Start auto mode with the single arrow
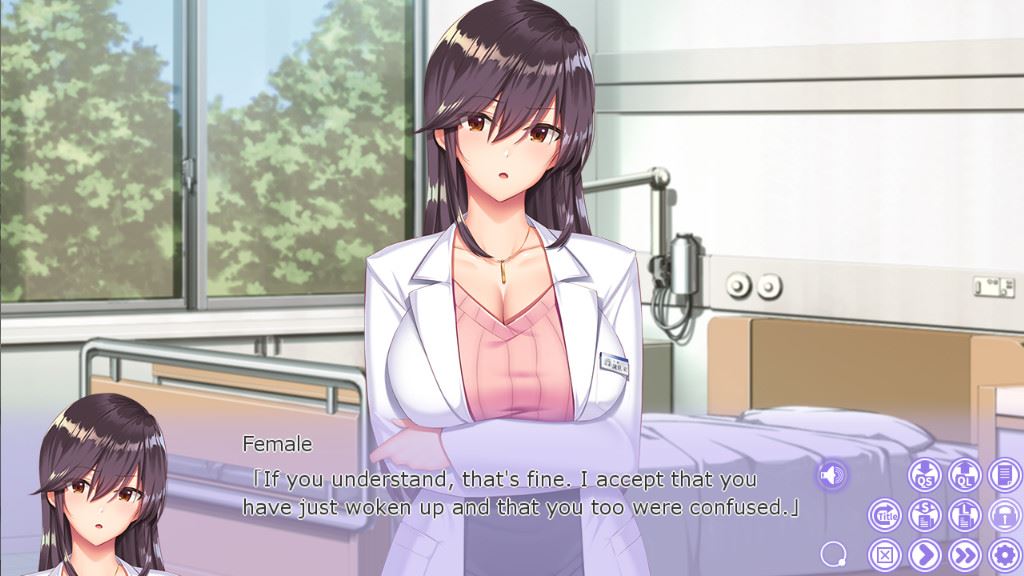 [x=925, y=553]
